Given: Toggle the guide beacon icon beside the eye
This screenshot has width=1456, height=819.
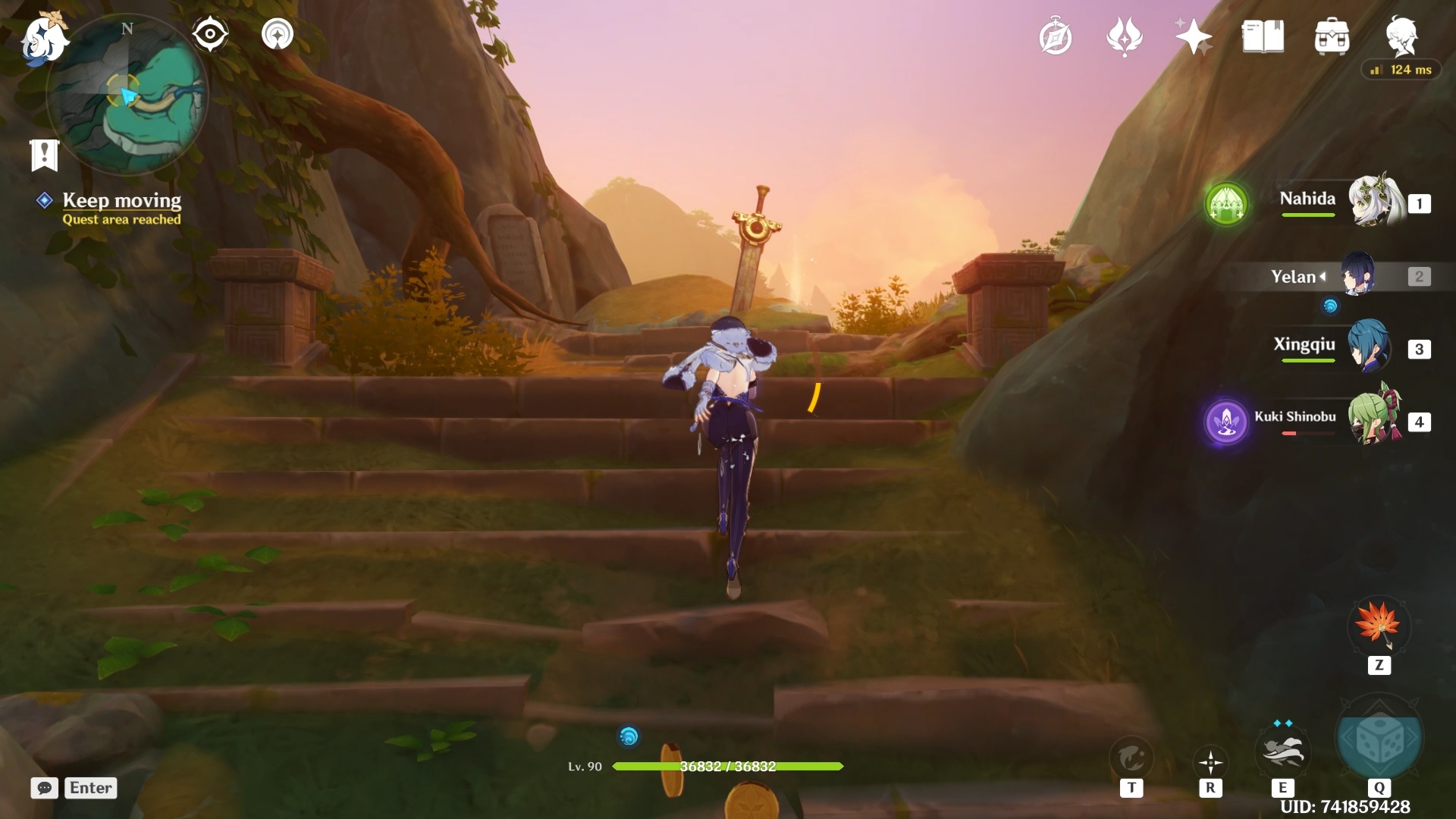Looking at the screenshot, I should click(x=278, y=33).
